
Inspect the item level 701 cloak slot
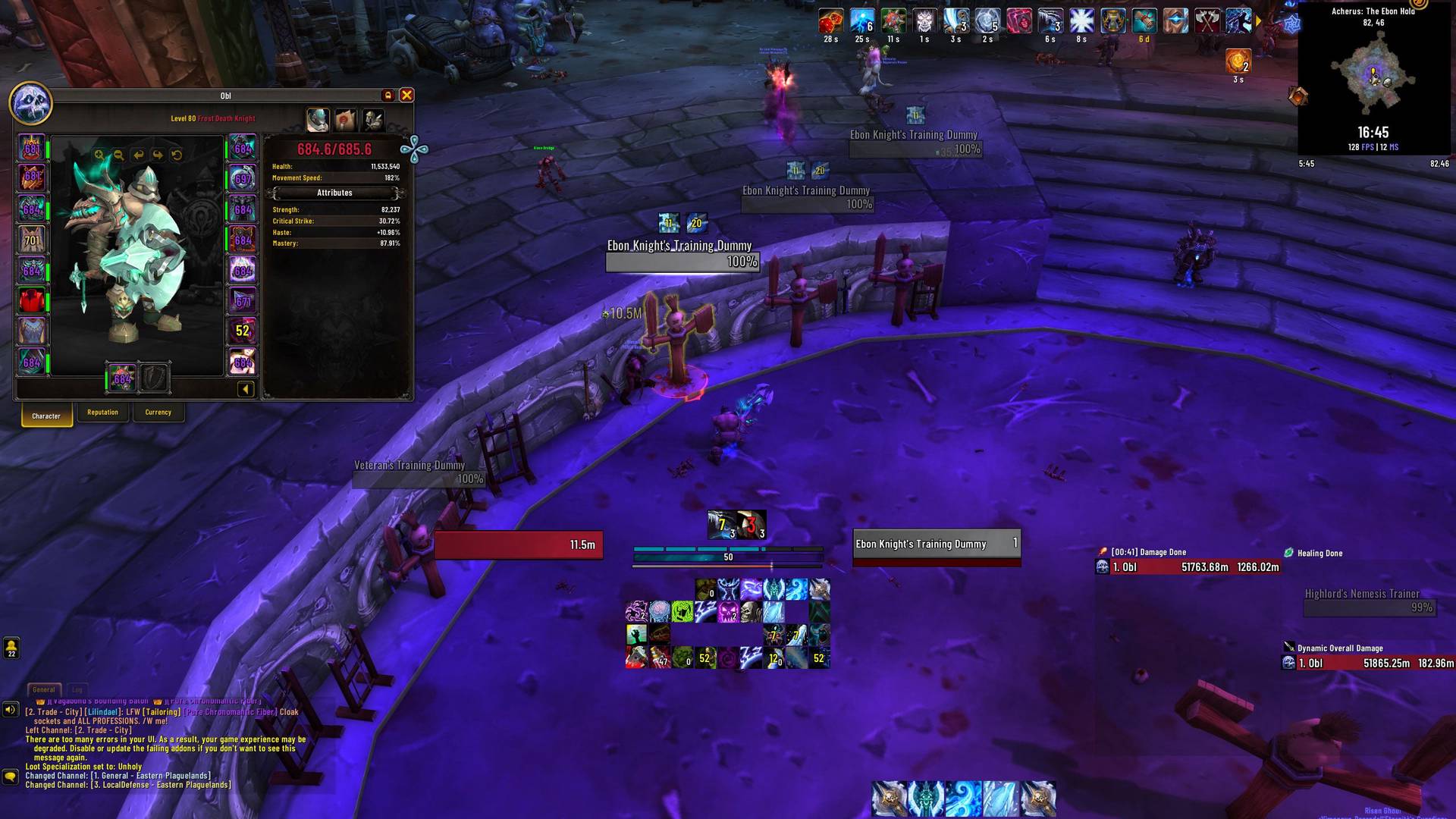[31, 240]
